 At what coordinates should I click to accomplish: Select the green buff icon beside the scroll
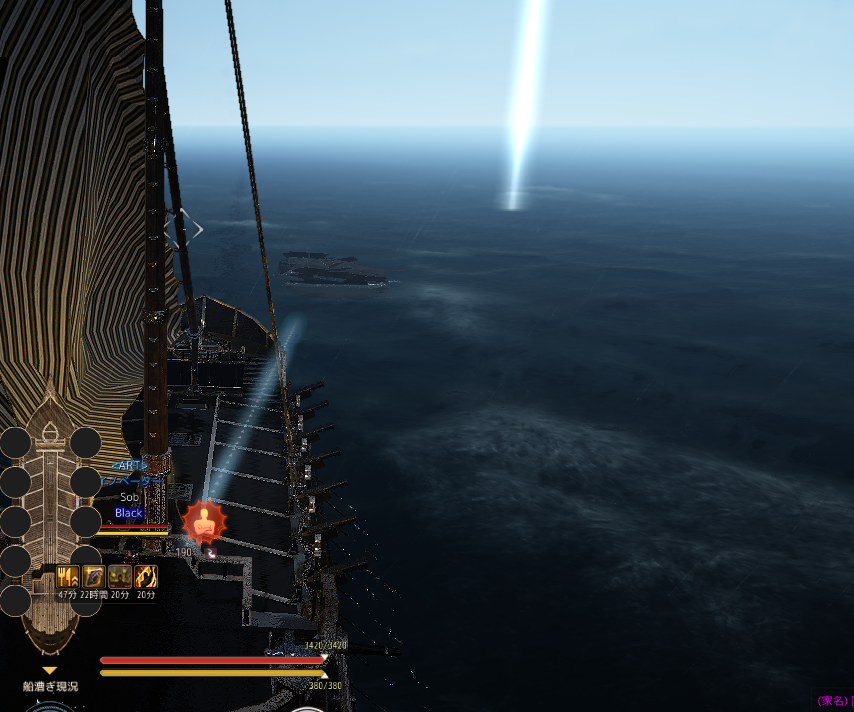[120, 577]
